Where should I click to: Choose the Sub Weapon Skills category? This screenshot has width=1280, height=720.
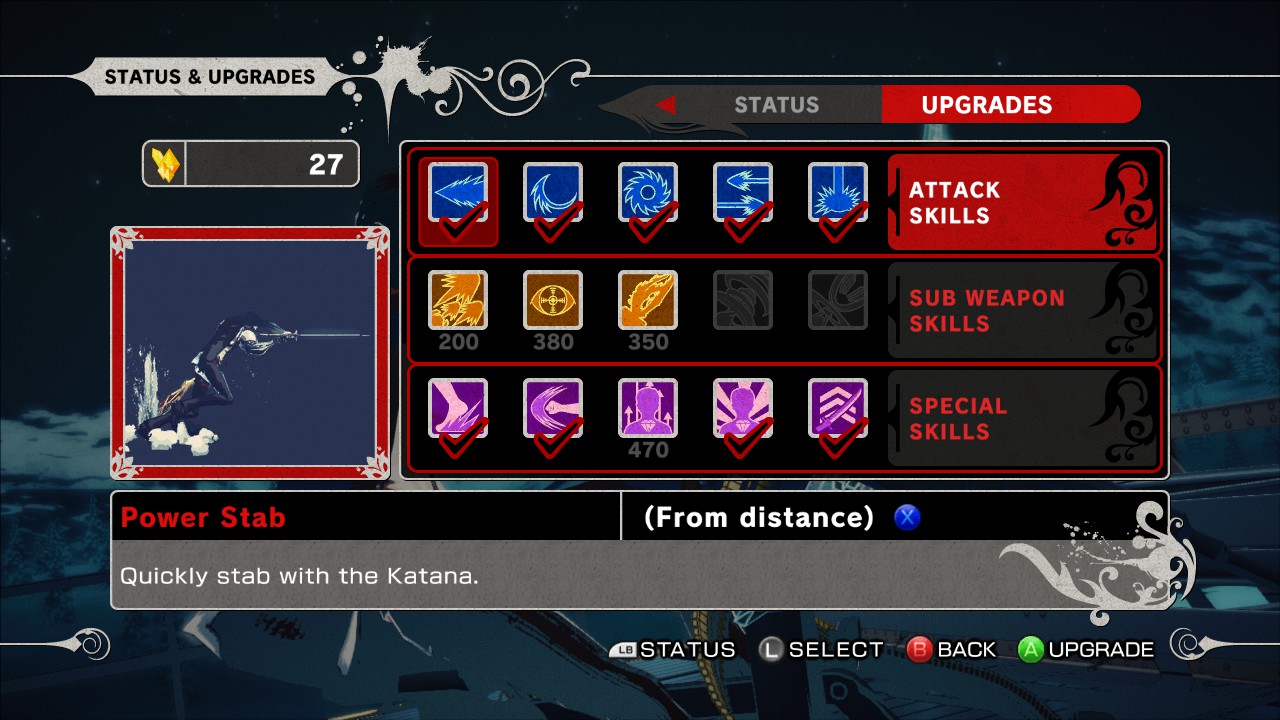(1022, 310)
